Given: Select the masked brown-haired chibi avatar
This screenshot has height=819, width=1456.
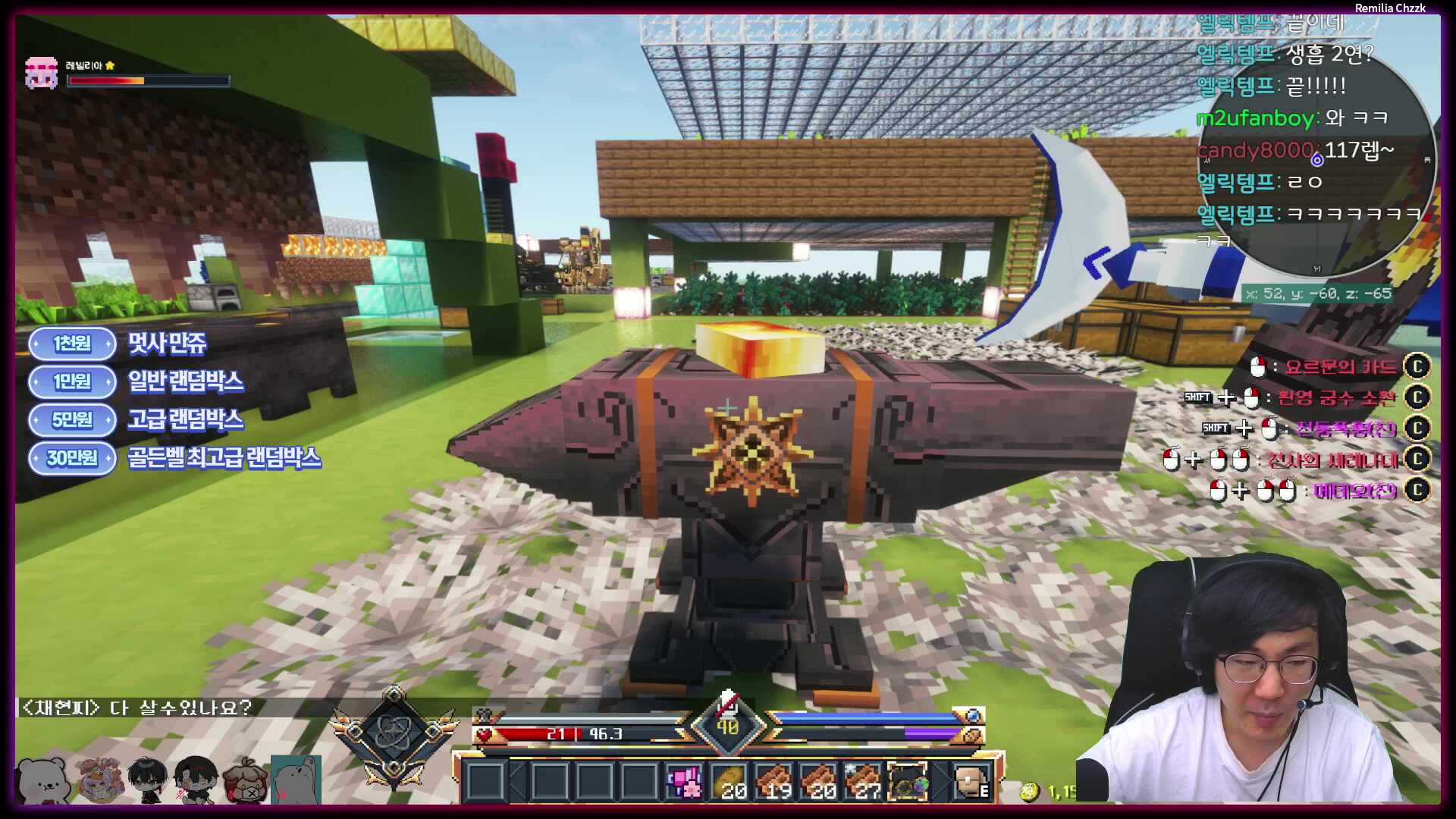Looking at the screenshot, I should [244, 780].
